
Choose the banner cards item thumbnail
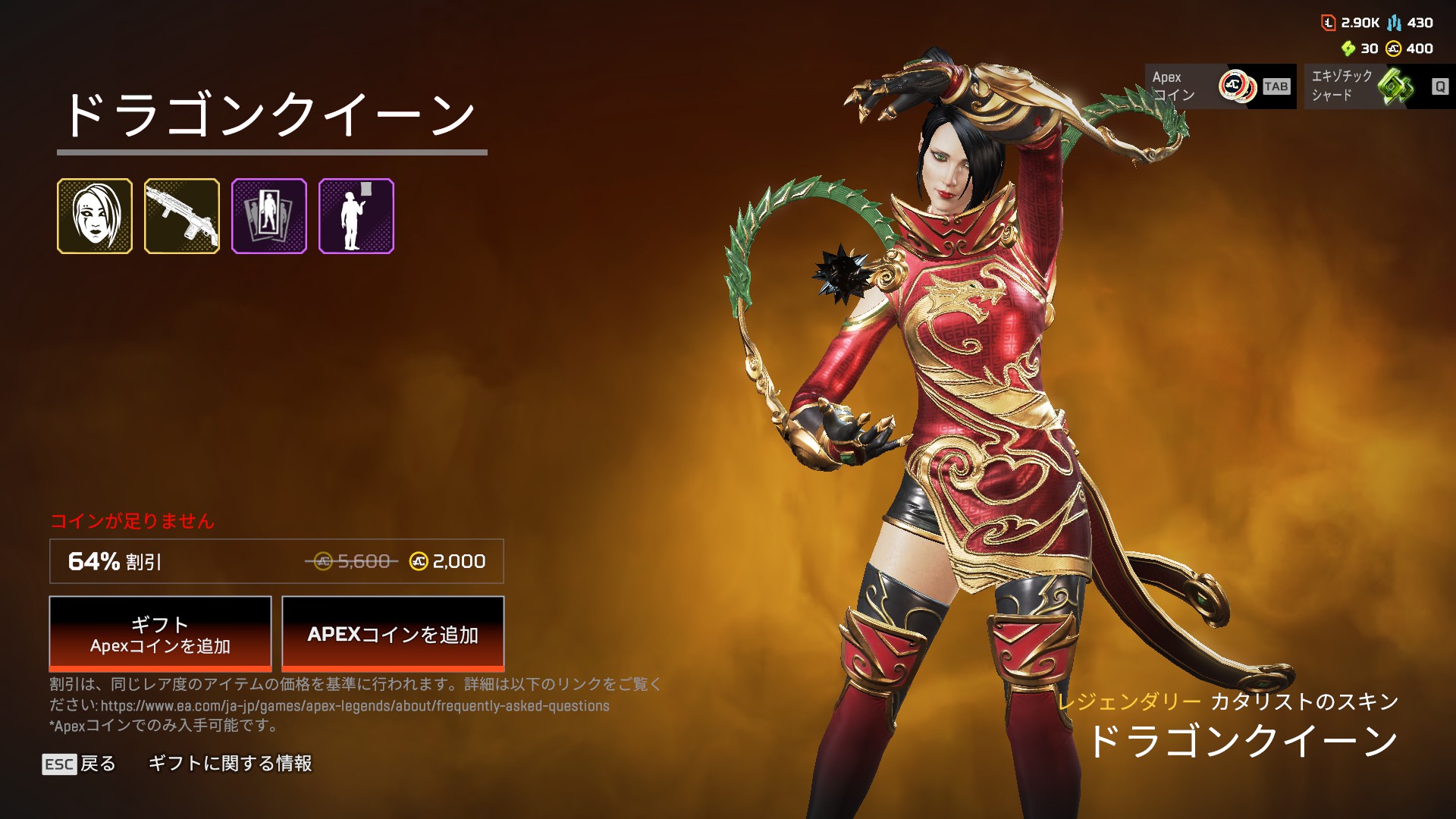coord(269,216)
